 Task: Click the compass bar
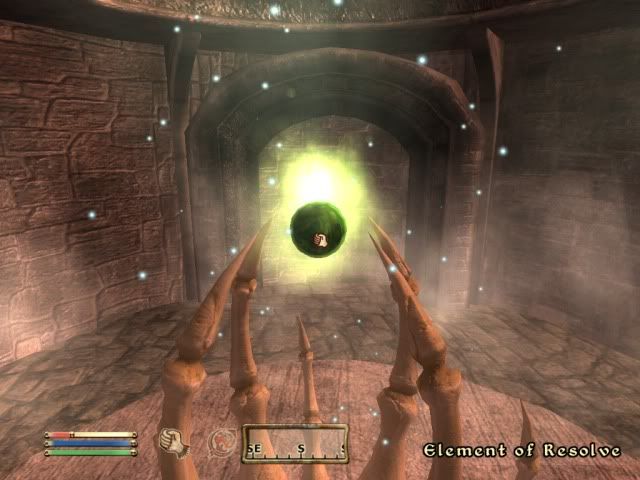click(295, 444)
